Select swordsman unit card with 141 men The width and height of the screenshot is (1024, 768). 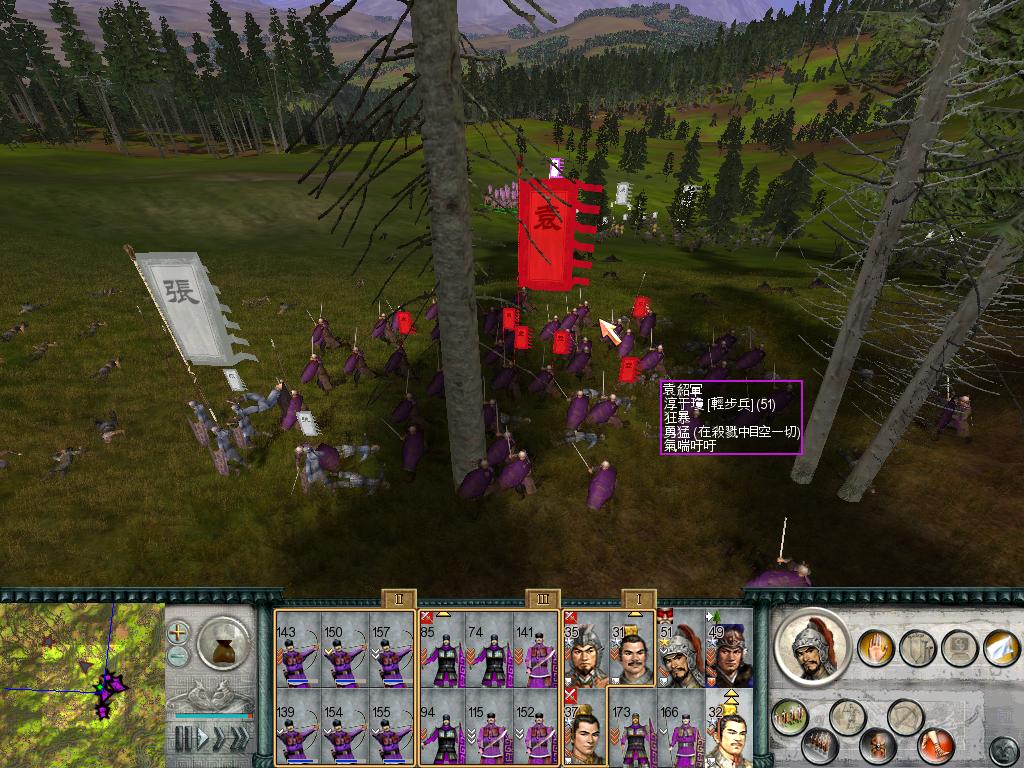click(x=534, y=649)
